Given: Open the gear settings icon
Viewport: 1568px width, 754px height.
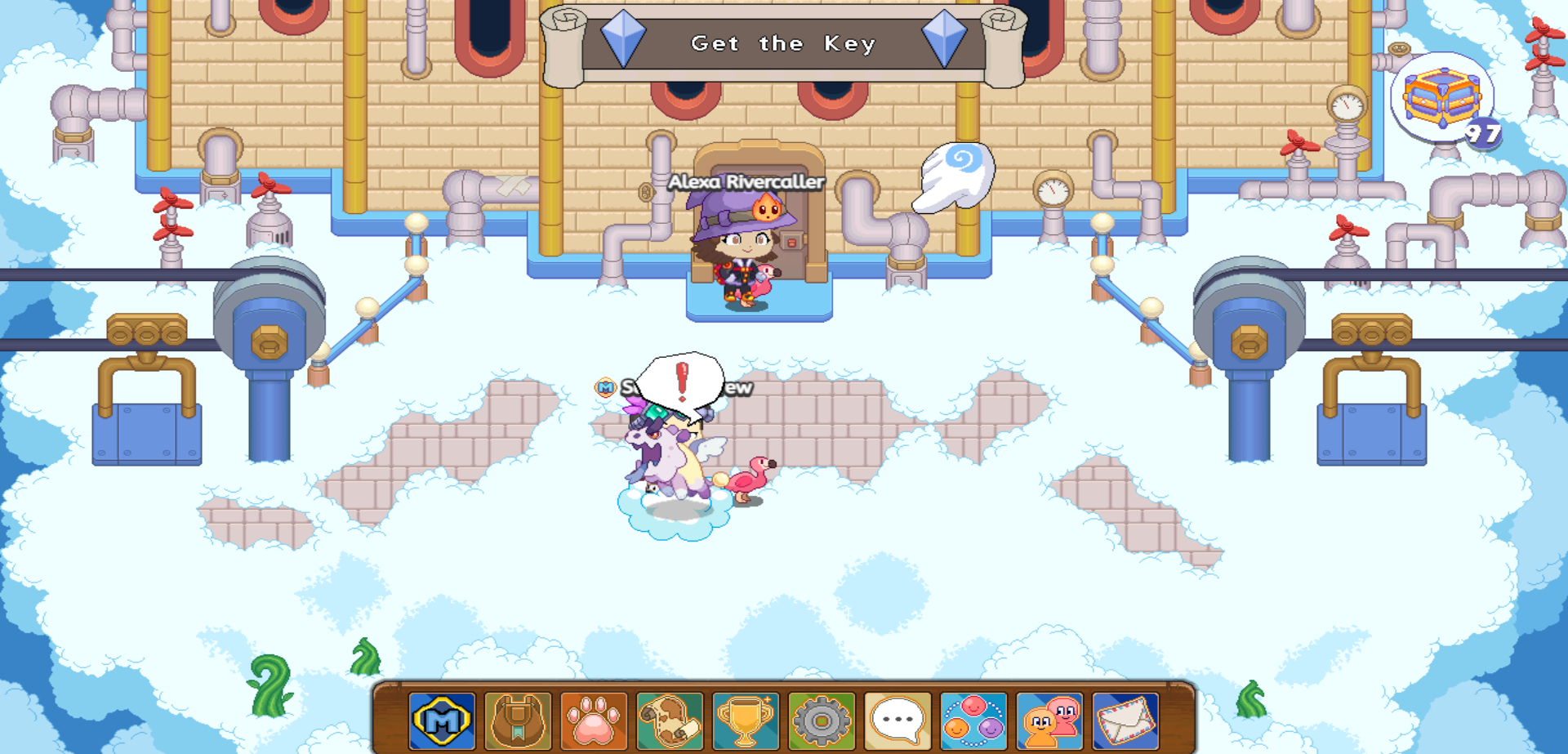Looking at the screenshot, I should (823, 719).
